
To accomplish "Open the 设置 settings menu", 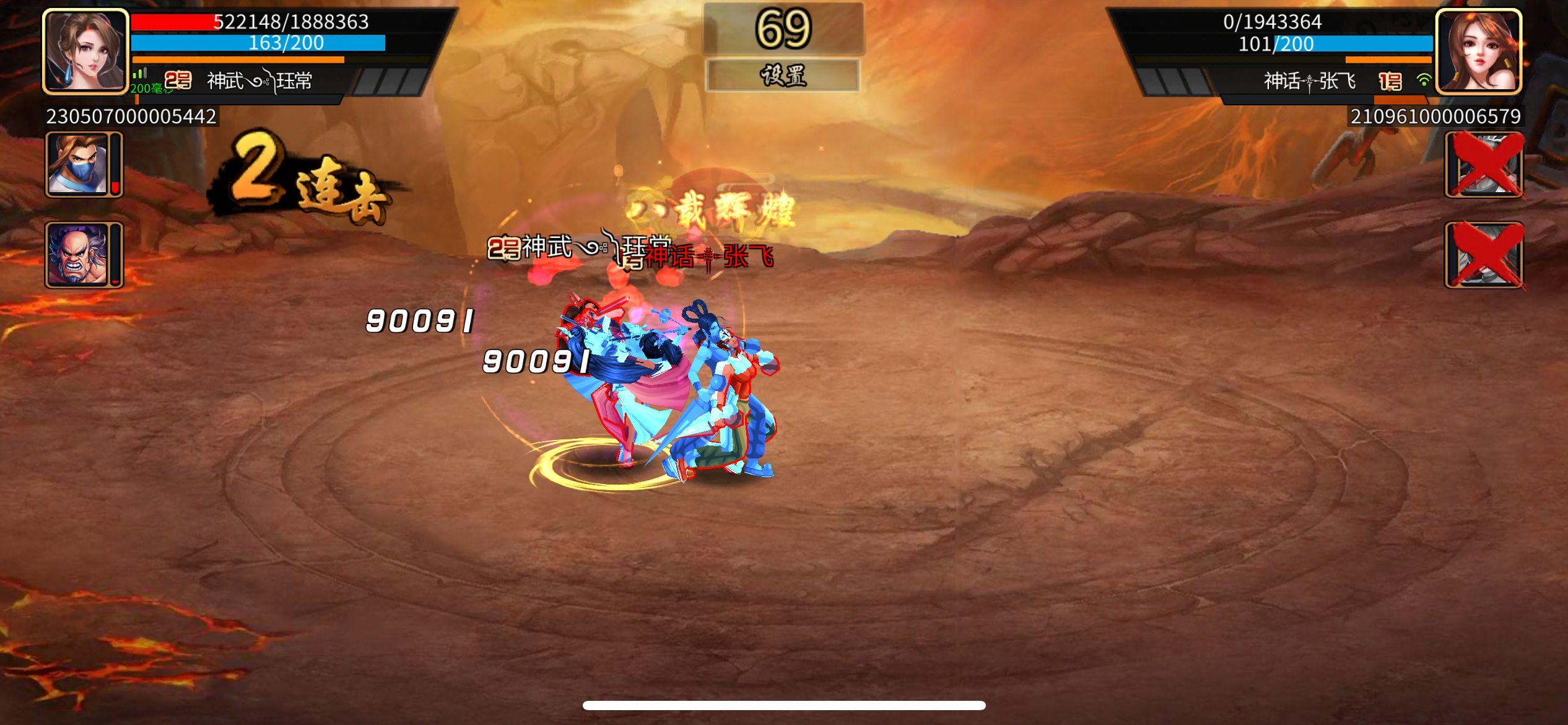I will pos(784,77).
